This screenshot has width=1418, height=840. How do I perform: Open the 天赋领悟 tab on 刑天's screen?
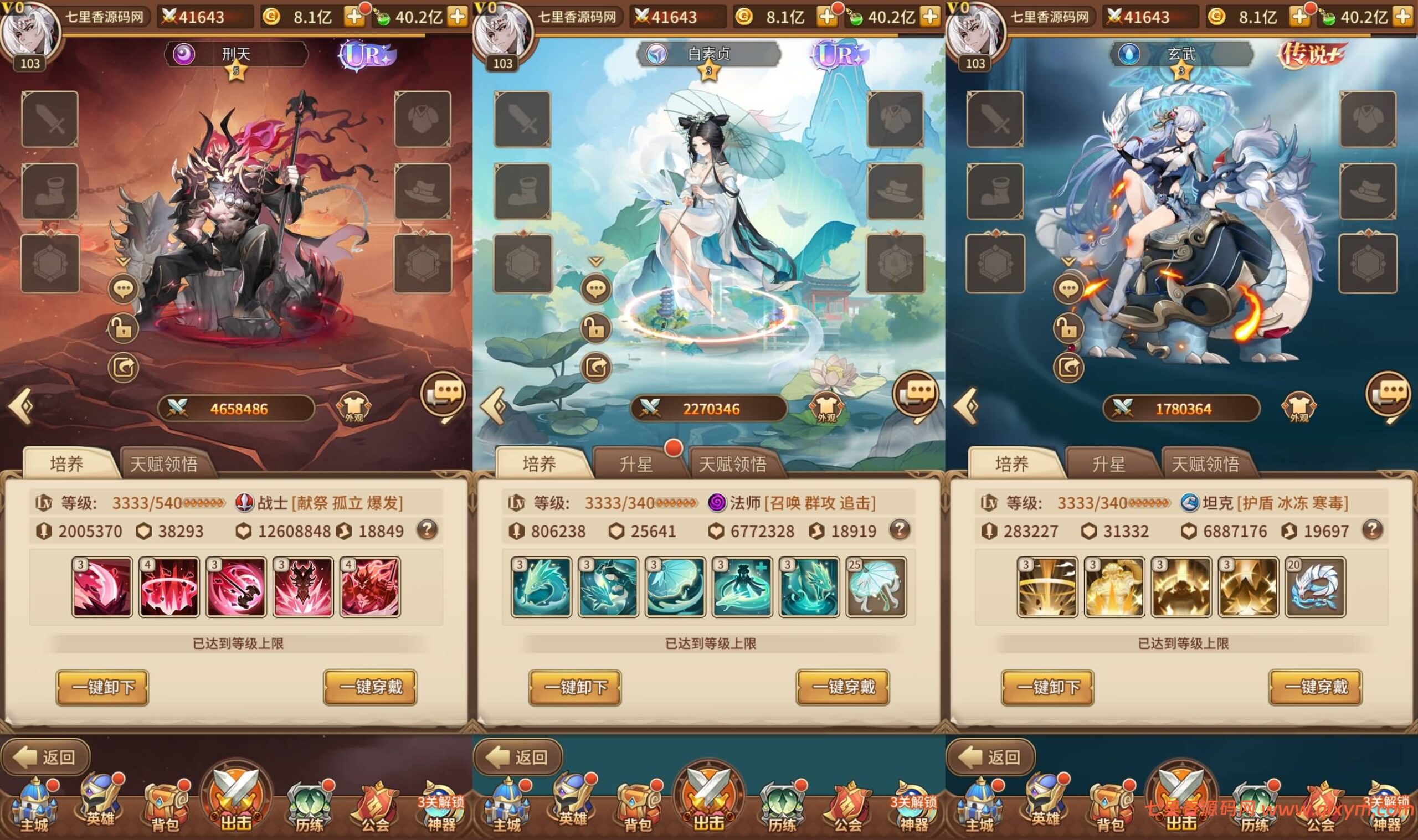pyautogui.click(x=163, y=464)
